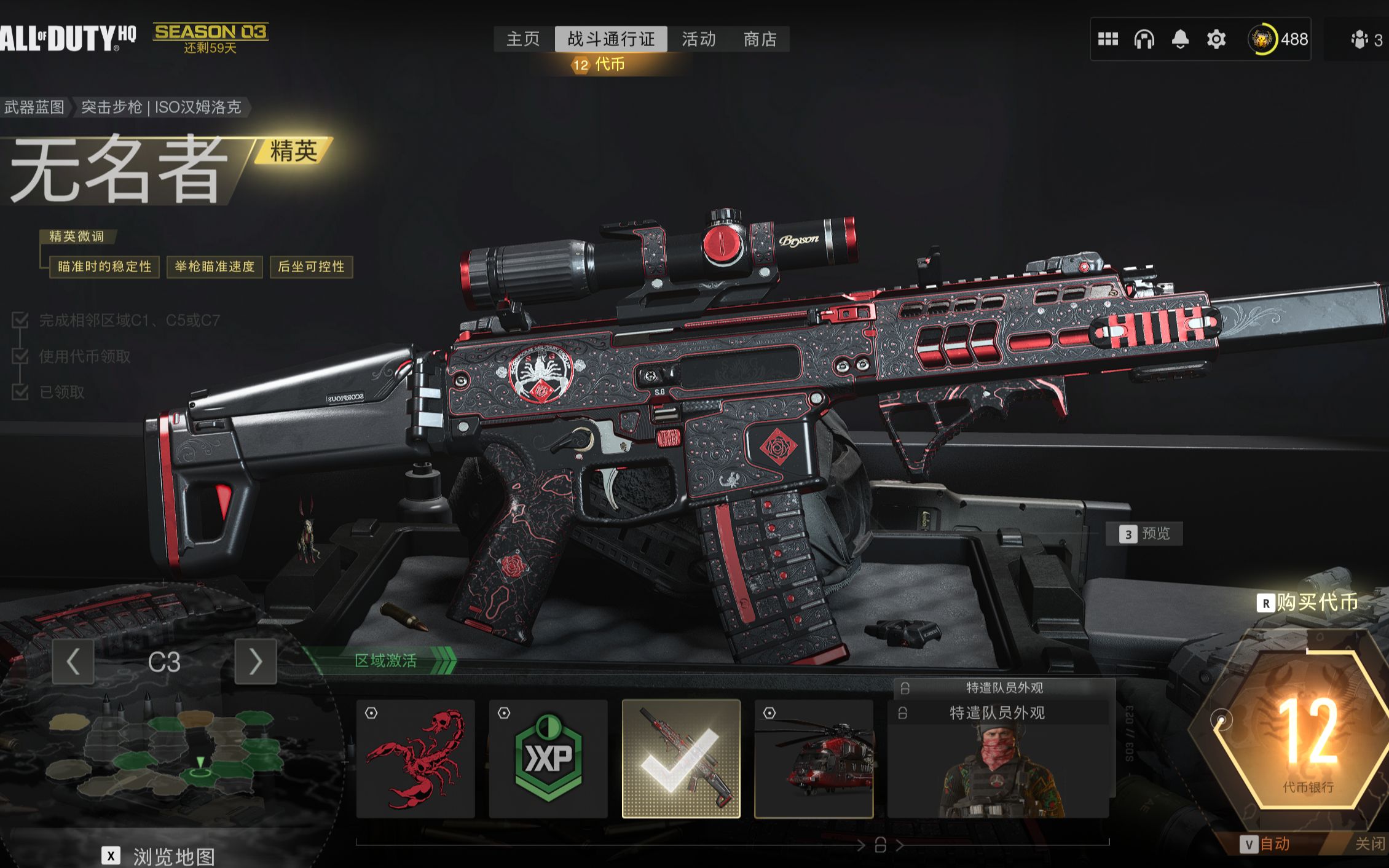This screenshot has height=868, width=1389.
Task: Go to the previous sector arrow
Action: point(73,662)
